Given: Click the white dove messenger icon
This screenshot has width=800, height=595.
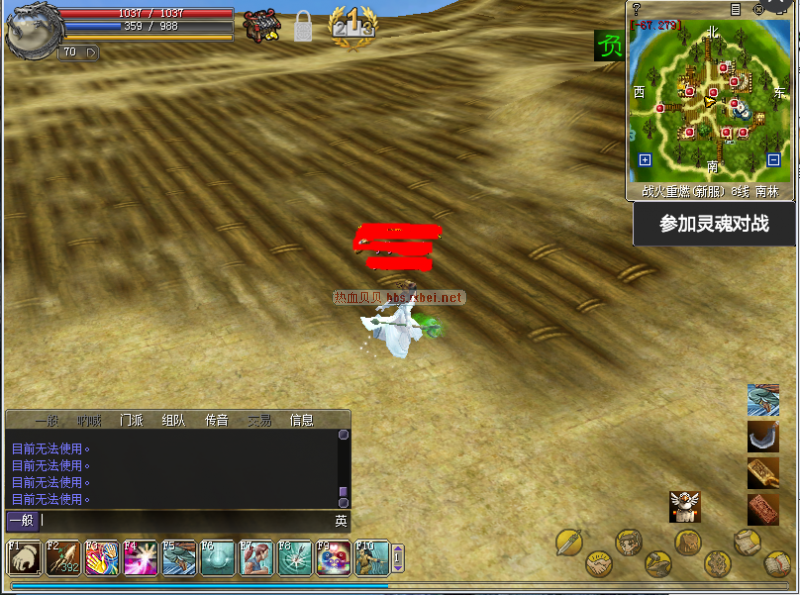Looking at the screenshot, I should (x=685, y=506).
